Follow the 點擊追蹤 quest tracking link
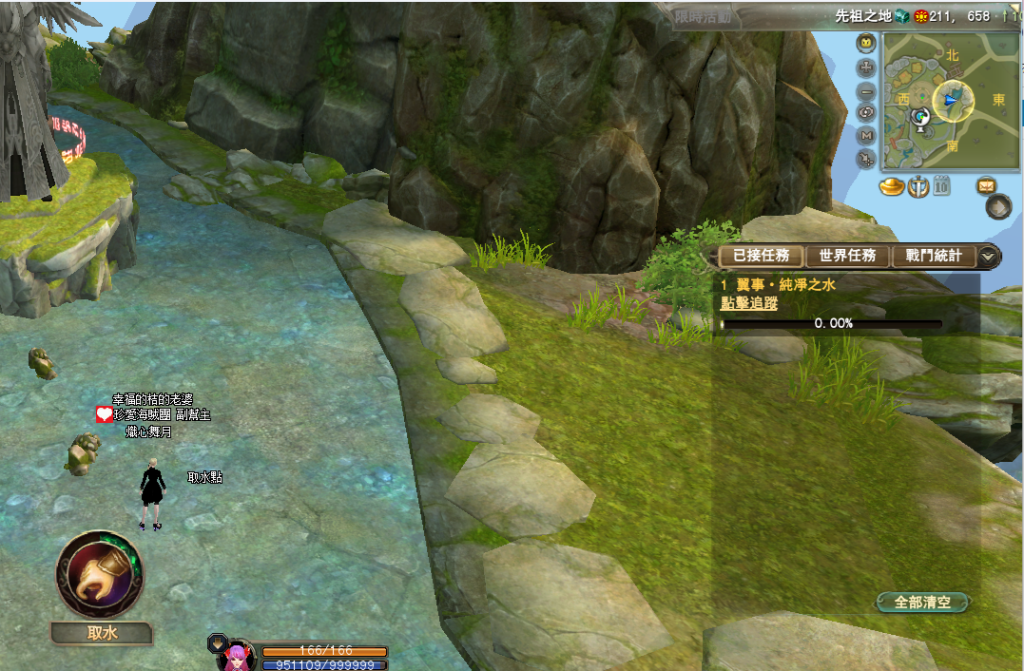 [749, 303]
